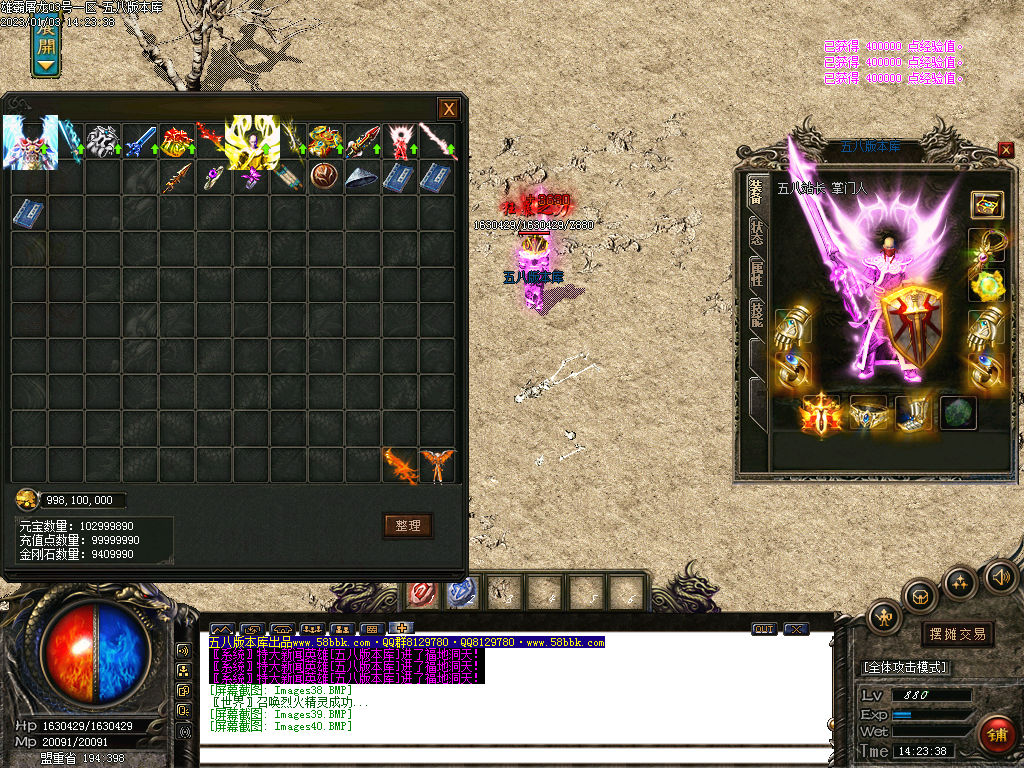Open the 摆摊交易 stall trade button
Screen dimensions: 1024x768
(957, 633)
